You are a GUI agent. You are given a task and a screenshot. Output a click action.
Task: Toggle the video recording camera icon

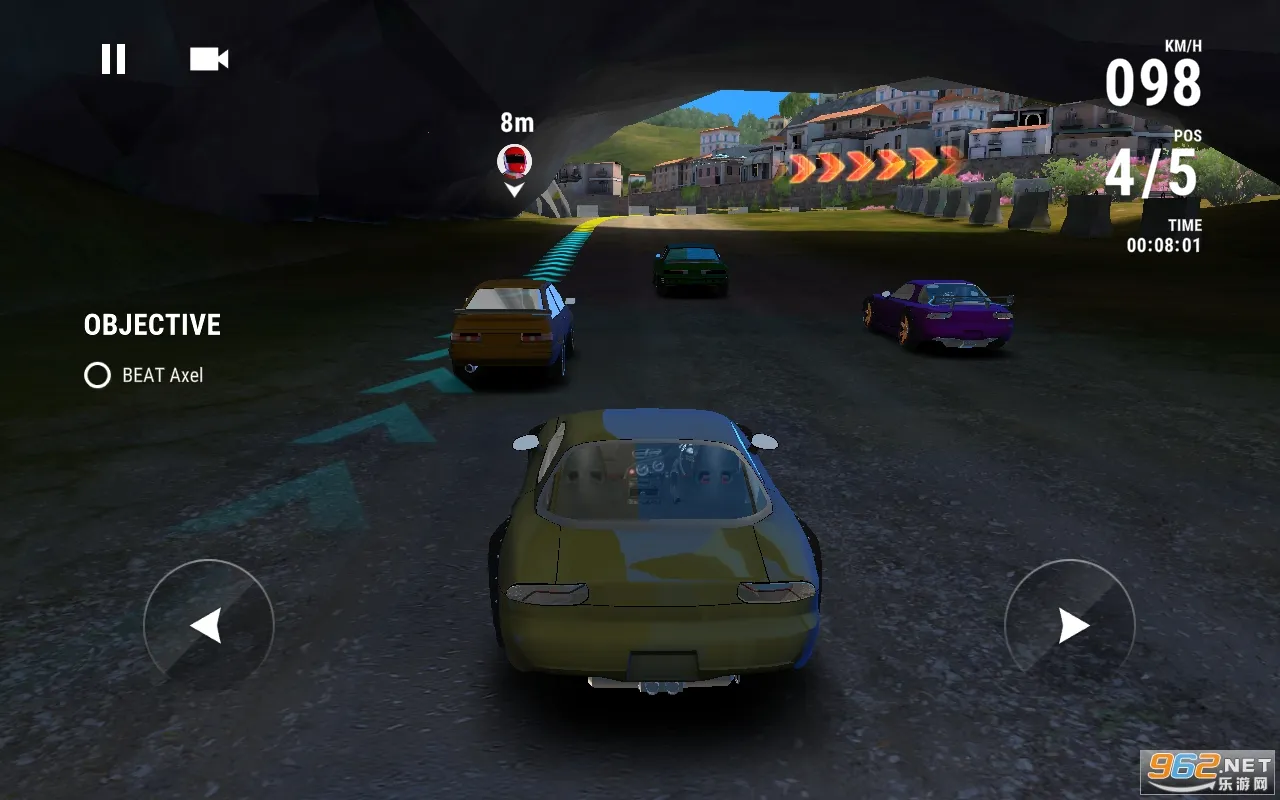[x=208, y=58]
